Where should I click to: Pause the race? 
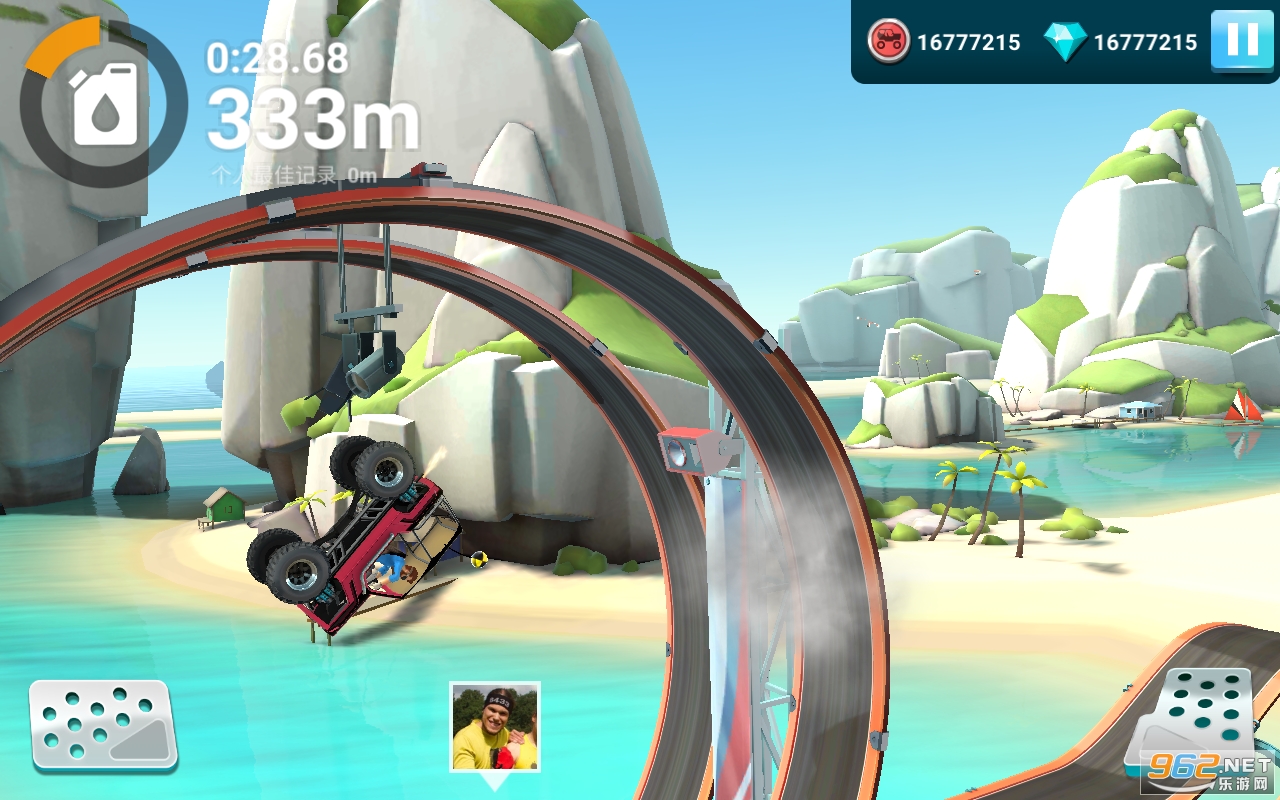pos(1242,41)
